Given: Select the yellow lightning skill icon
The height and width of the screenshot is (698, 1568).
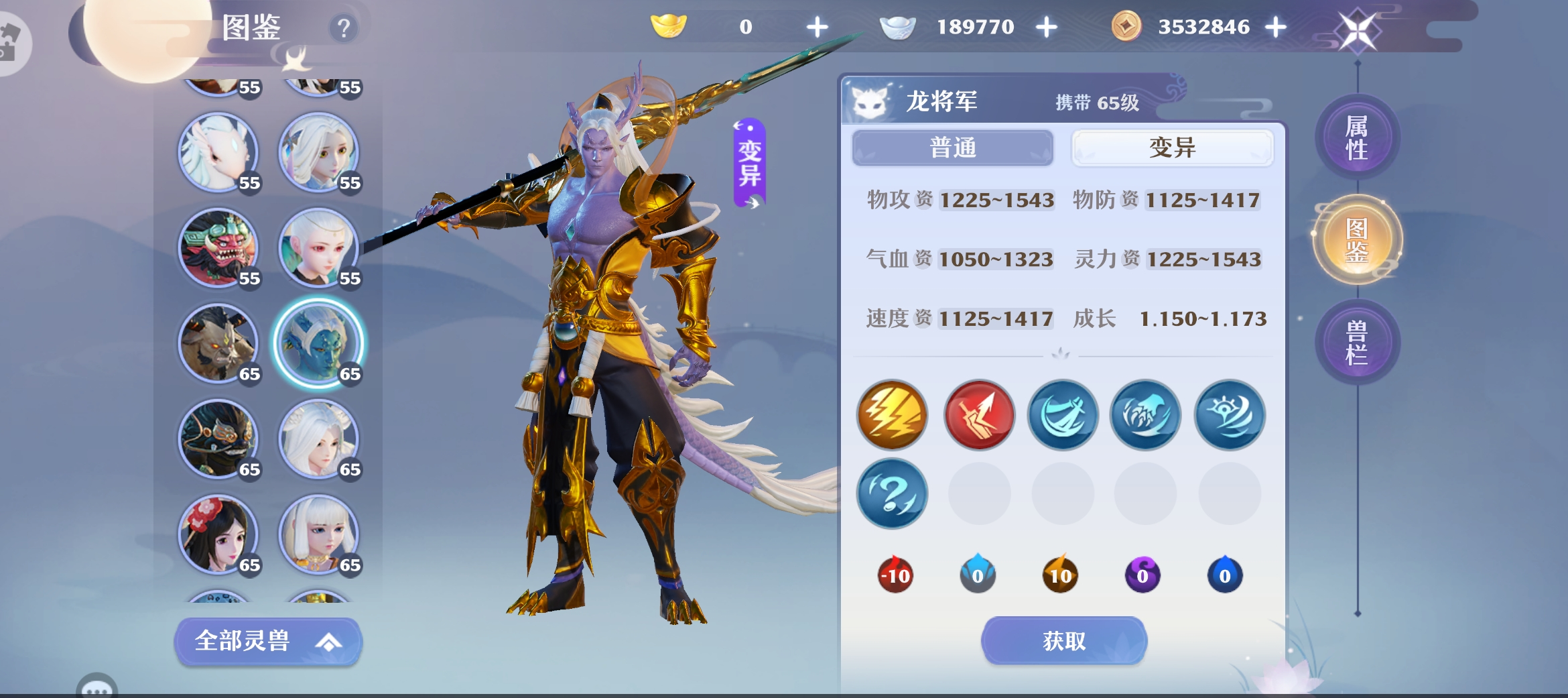Looking at the screenshot, I should [x=893, y=415].
